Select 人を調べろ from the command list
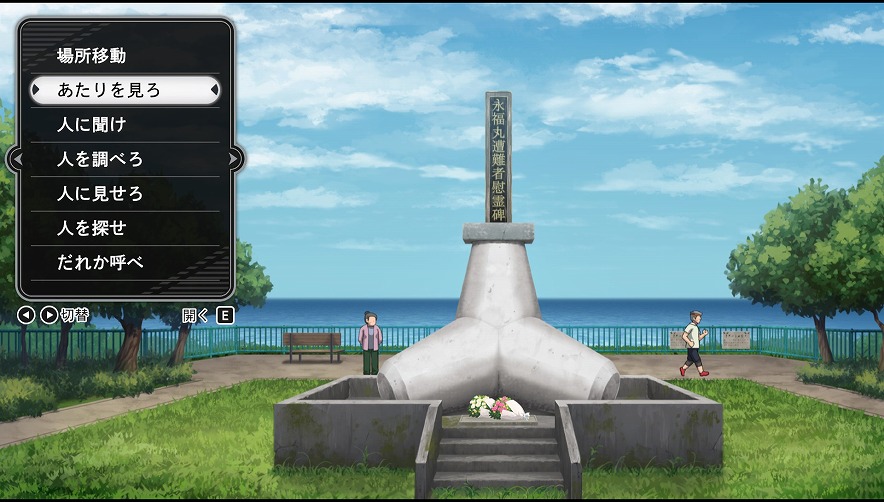This screenshot has width=884, height=502. pos(100,159)
